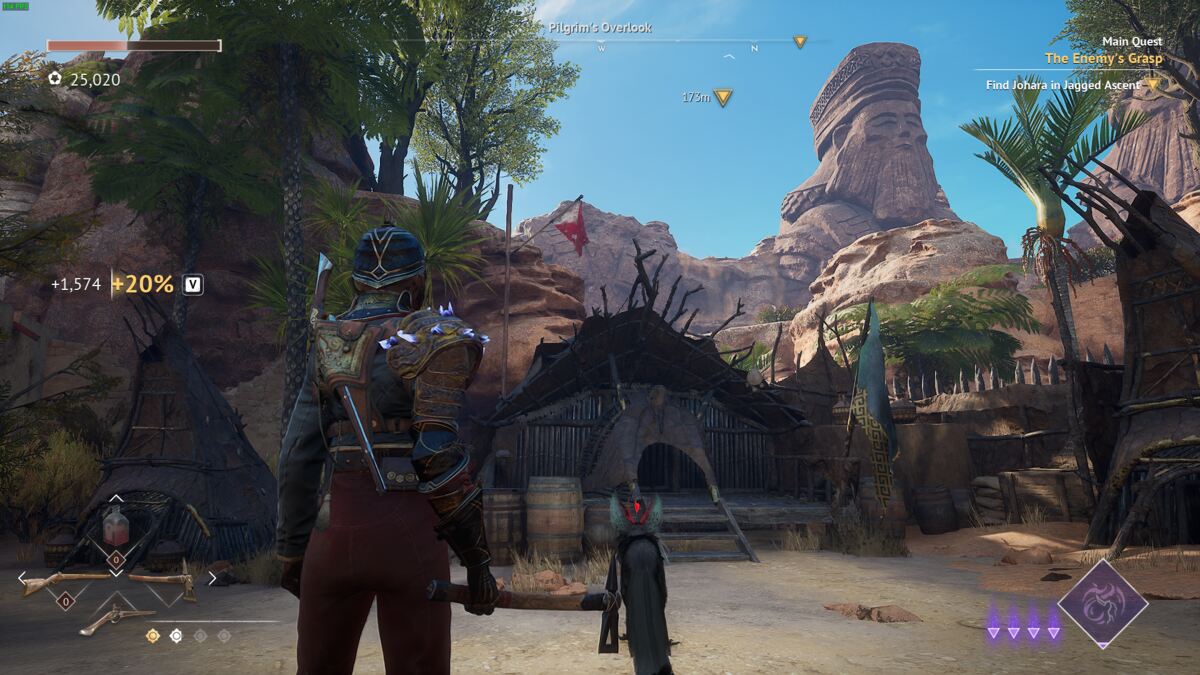Activate the purple companion ability diamond

[x=1102, y=603]
